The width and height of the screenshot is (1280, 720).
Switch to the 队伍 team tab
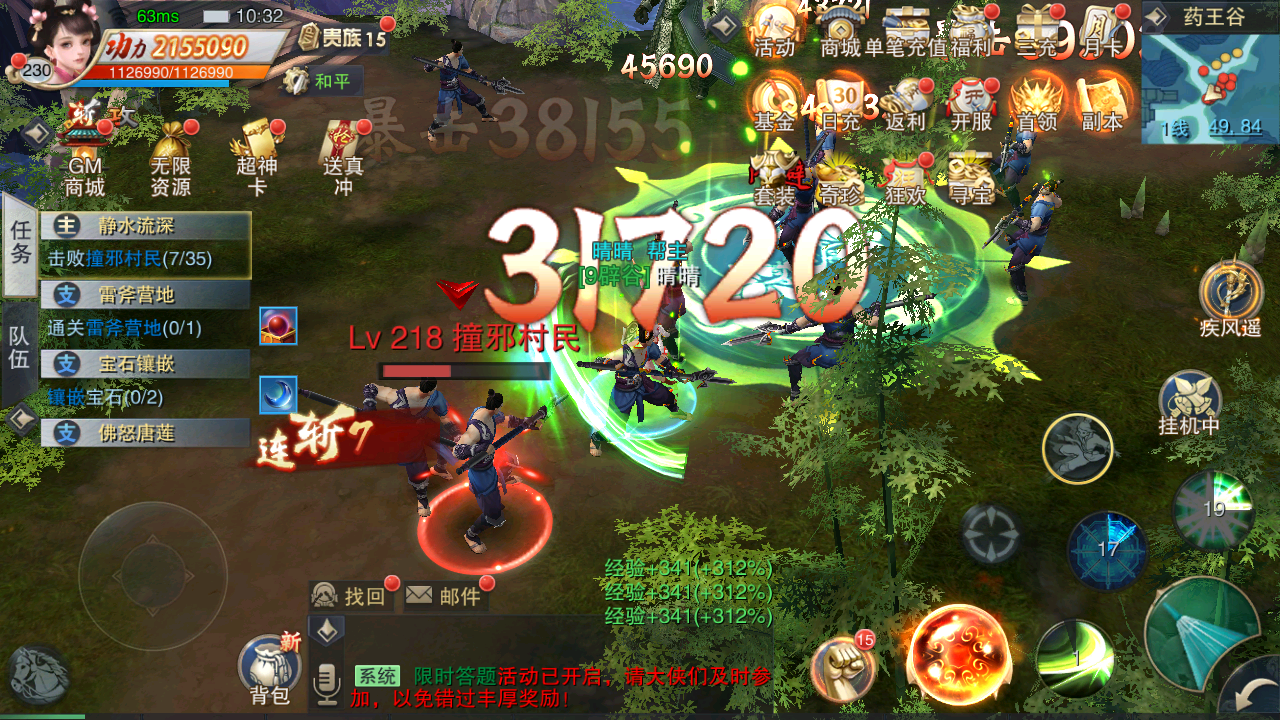coord(20,349)
